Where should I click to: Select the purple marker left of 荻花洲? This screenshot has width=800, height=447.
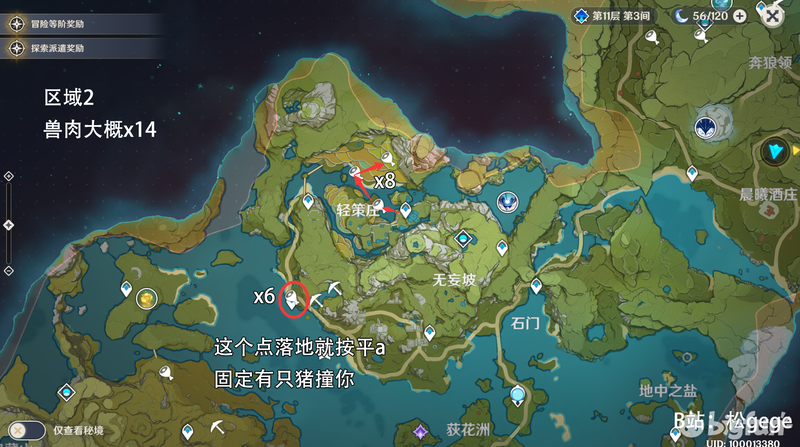pyautogui.click(x=422, y=431)
